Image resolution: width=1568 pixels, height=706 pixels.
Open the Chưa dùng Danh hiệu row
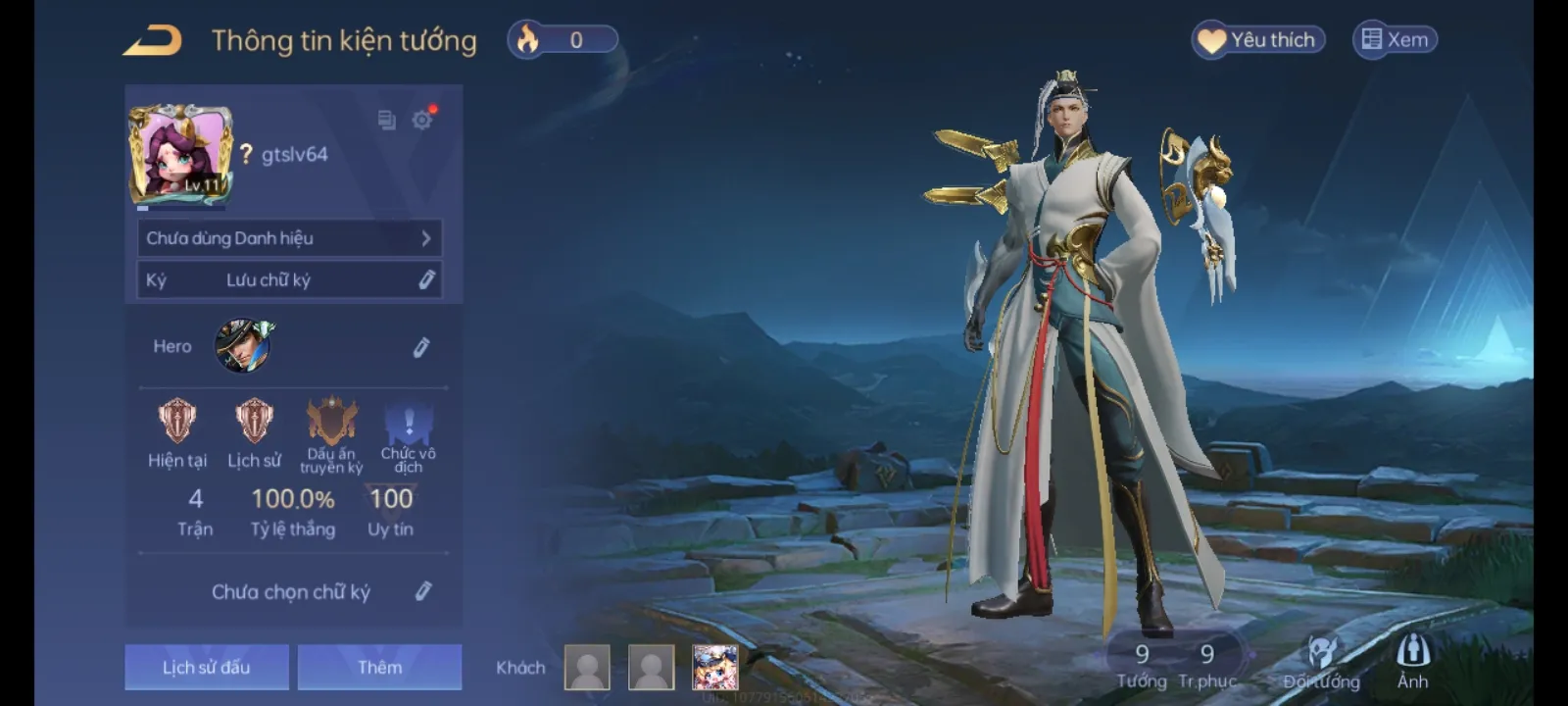[x=289, y=238]
